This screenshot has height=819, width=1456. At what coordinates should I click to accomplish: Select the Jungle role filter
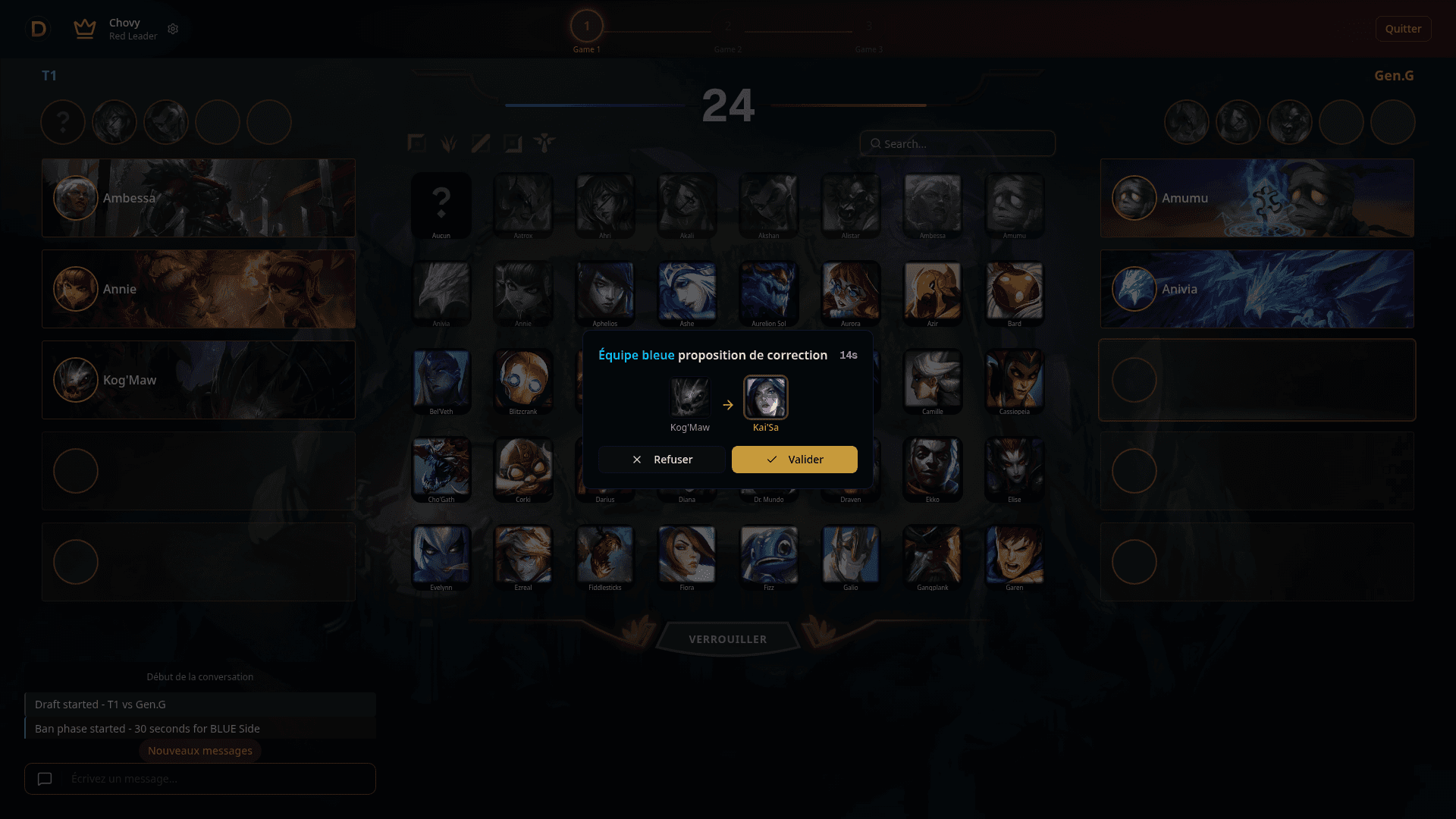[449, 143]
